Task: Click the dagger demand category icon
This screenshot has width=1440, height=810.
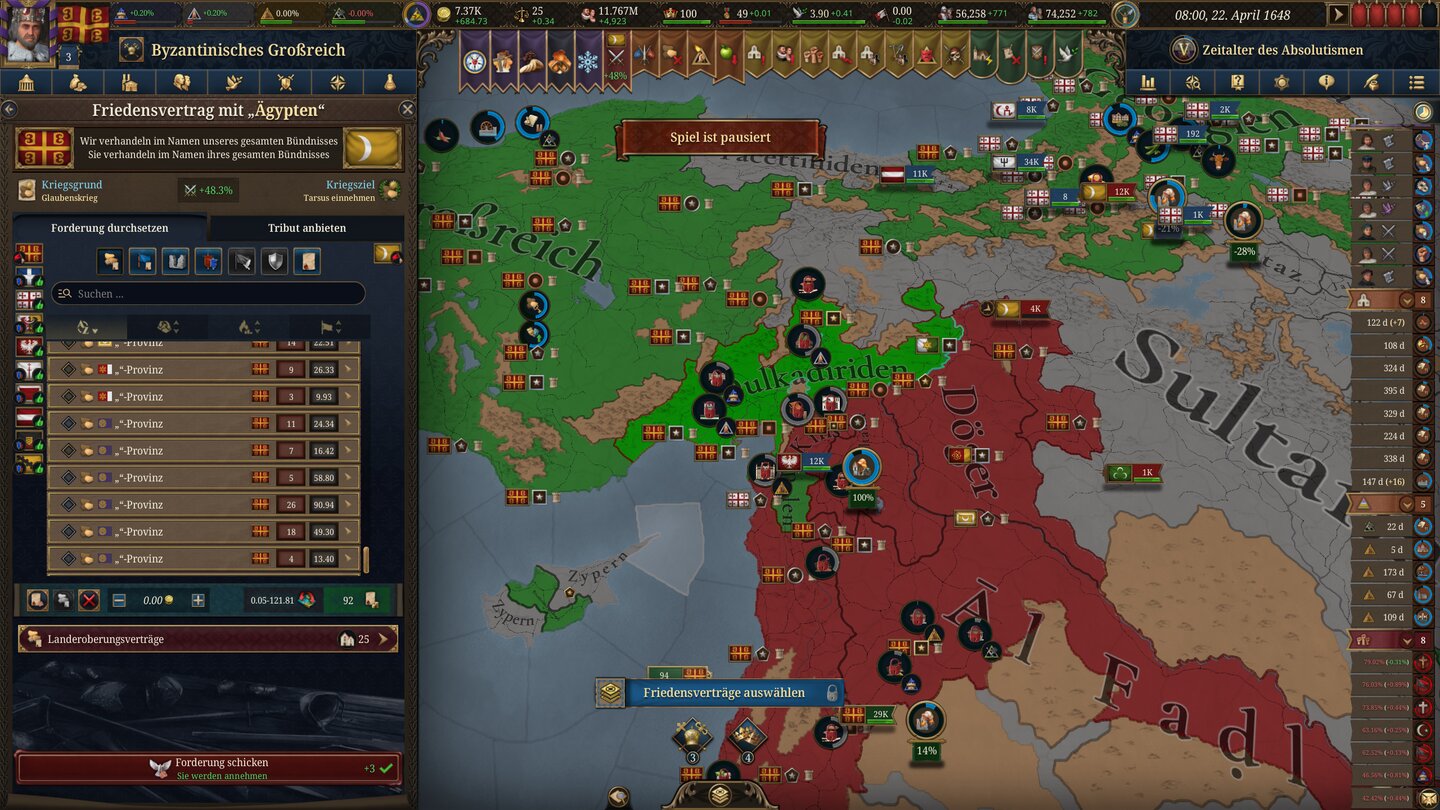Action: click(x=240, y=262)
